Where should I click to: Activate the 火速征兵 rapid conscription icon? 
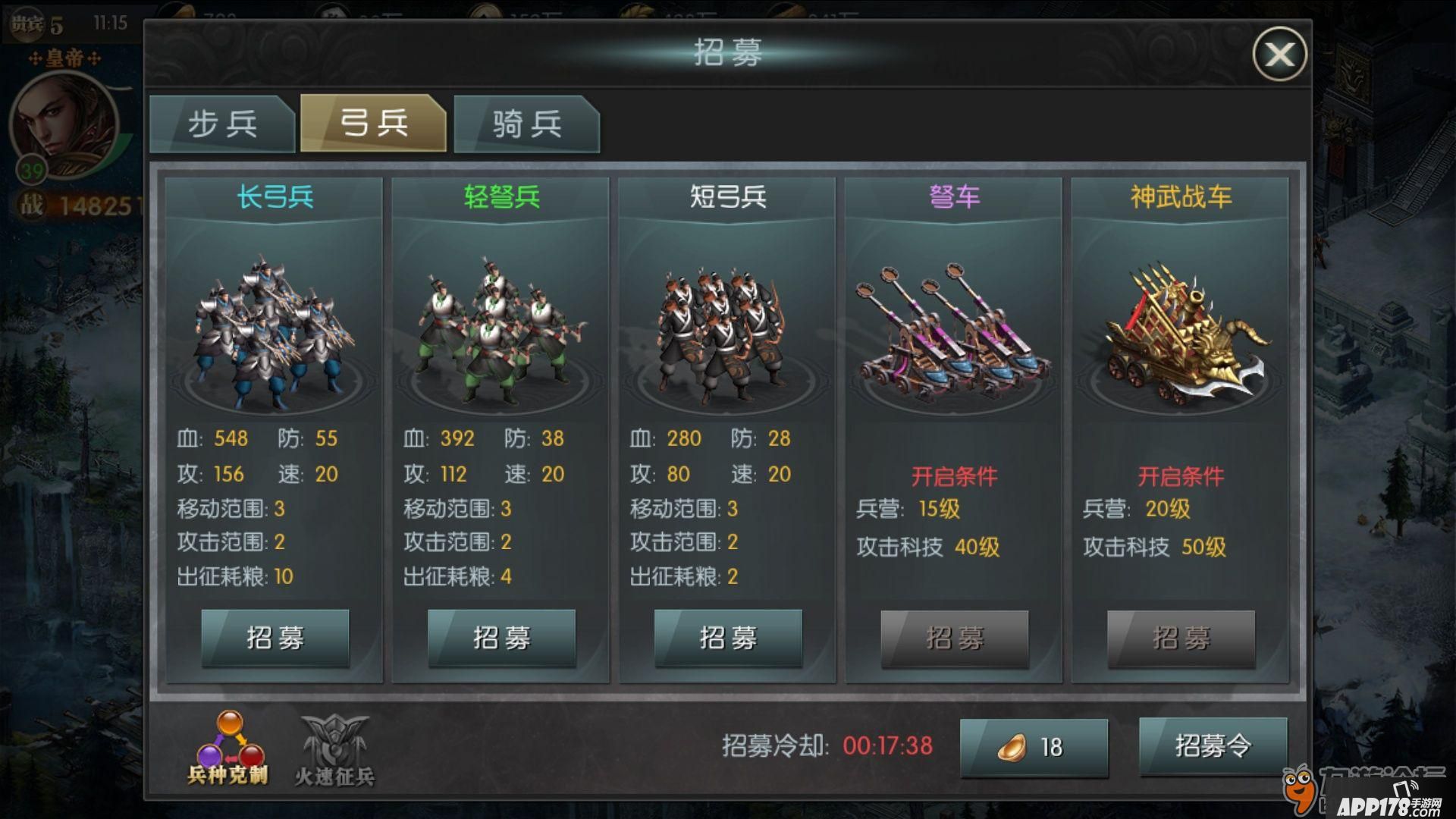coord(334,749)
